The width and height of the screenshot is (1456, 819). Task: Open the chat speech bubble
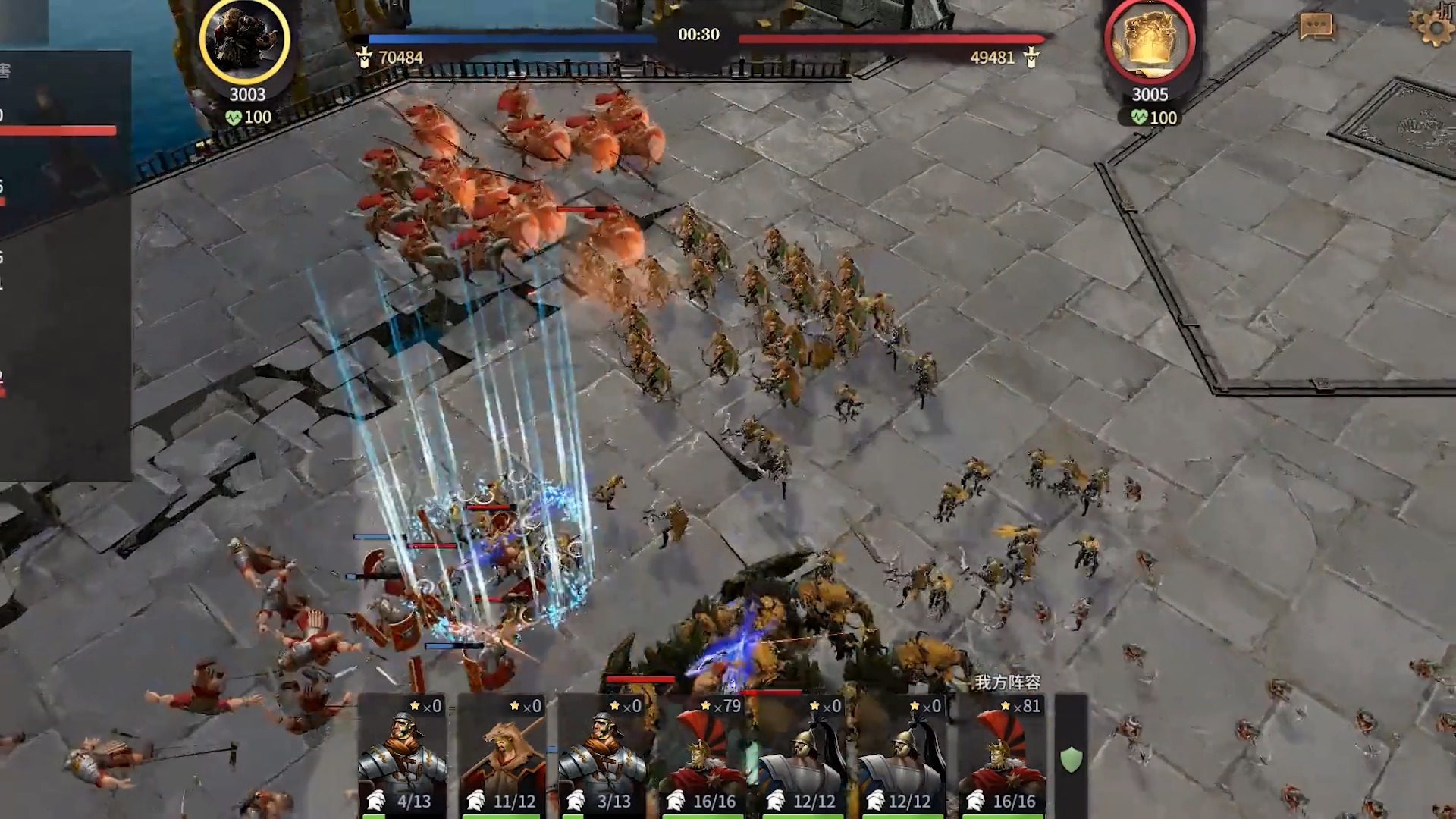point(1316,27)
